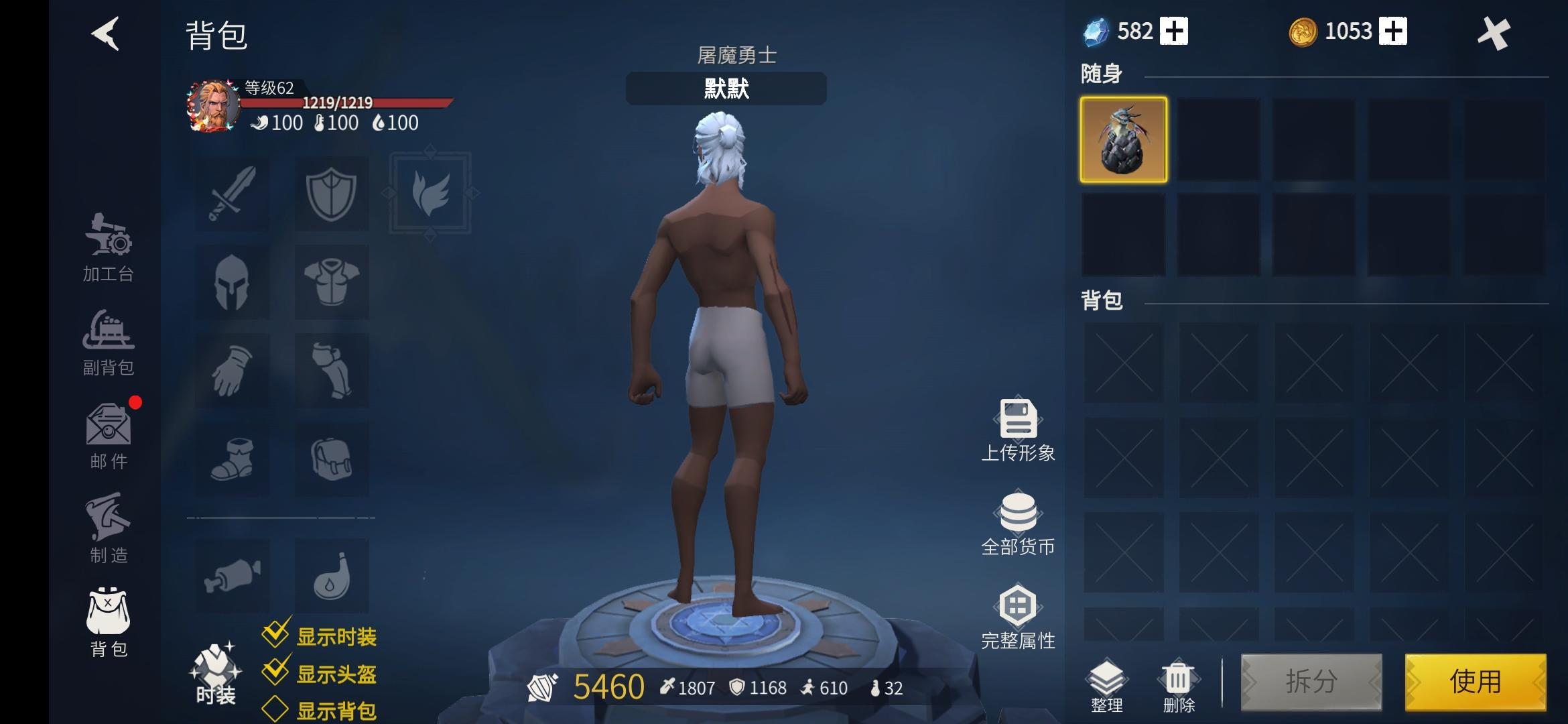Tap the 删除 delete trash icon
Viewport: 1568px width, 724px height.
click(1179, 677)
